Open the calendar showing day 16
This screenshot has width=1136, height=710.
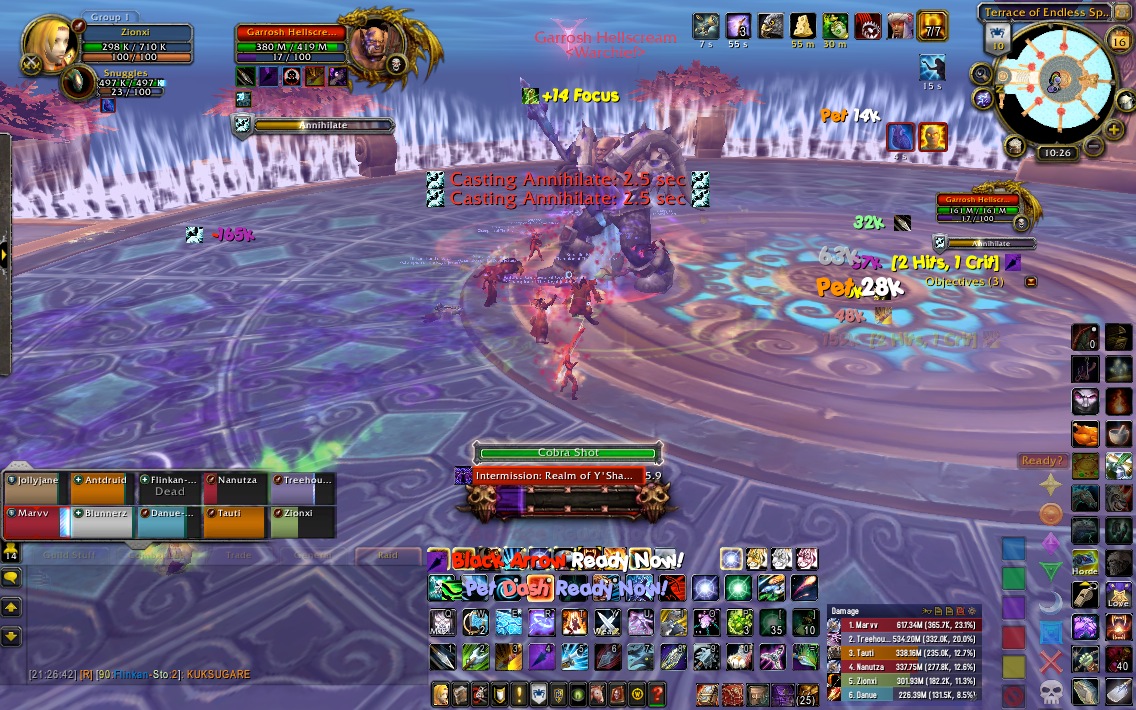[1119, 40]
